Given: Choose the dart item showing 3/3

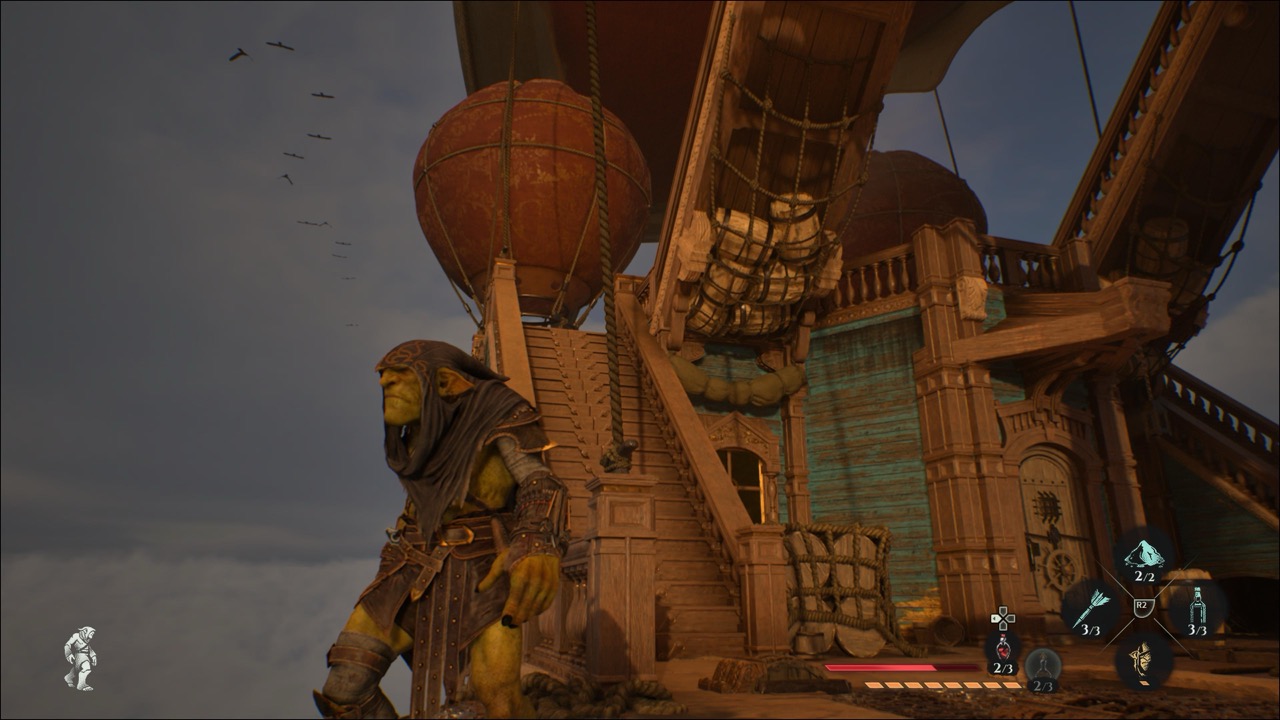Looking at the screenshot, I should tap(1090, 609).
